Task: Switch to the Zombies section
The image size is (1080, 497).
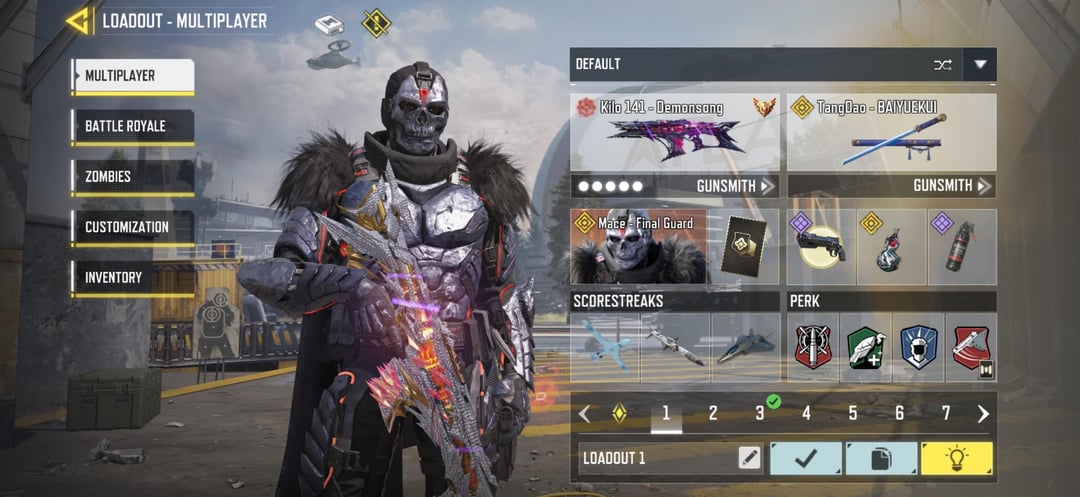Action: pyautogui.click(x=132, y=177)
